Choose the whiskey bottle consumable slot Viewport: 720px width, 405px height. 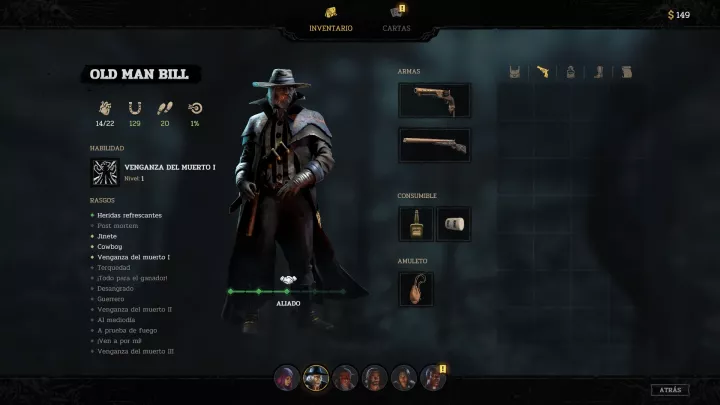(x=415, y=224)
